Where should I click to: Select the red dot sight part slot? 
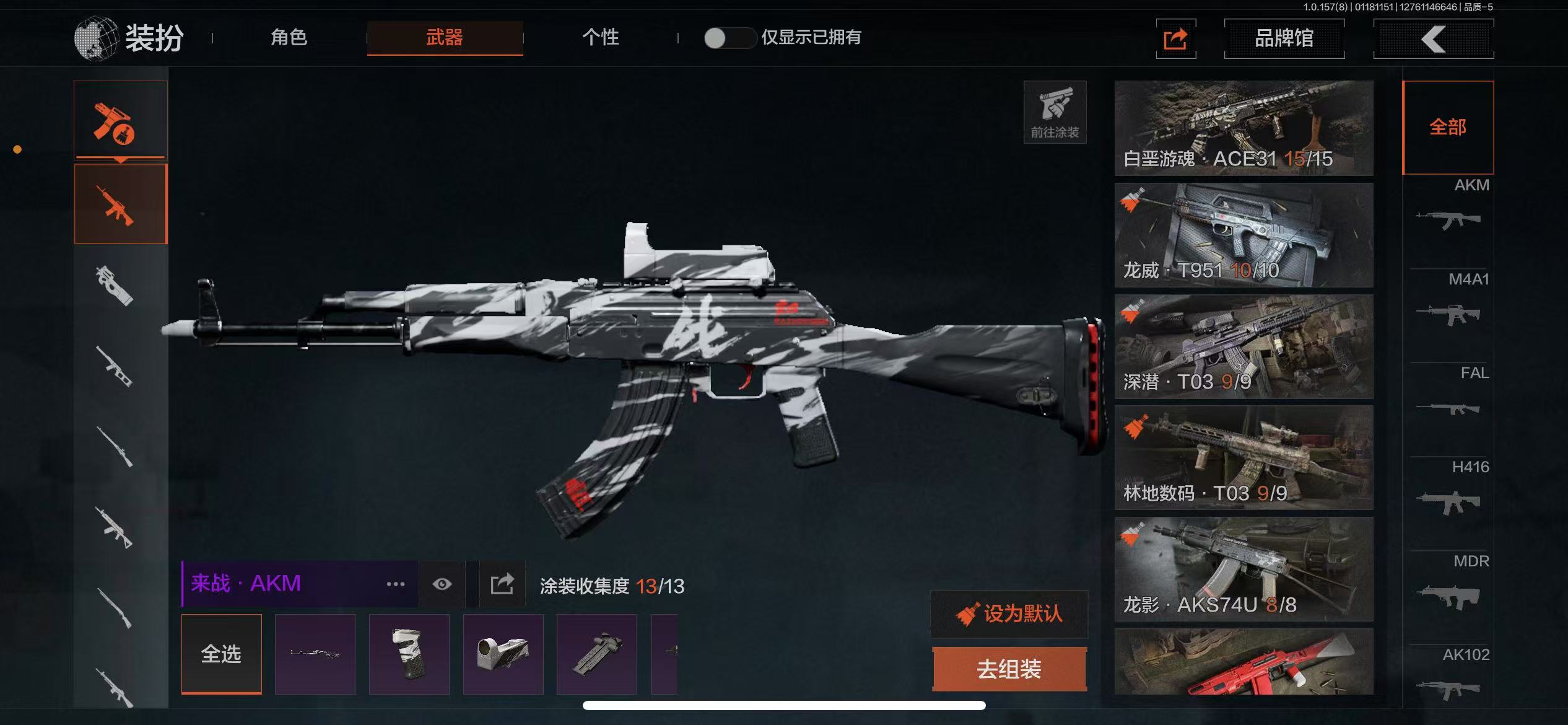click(503, 654)
